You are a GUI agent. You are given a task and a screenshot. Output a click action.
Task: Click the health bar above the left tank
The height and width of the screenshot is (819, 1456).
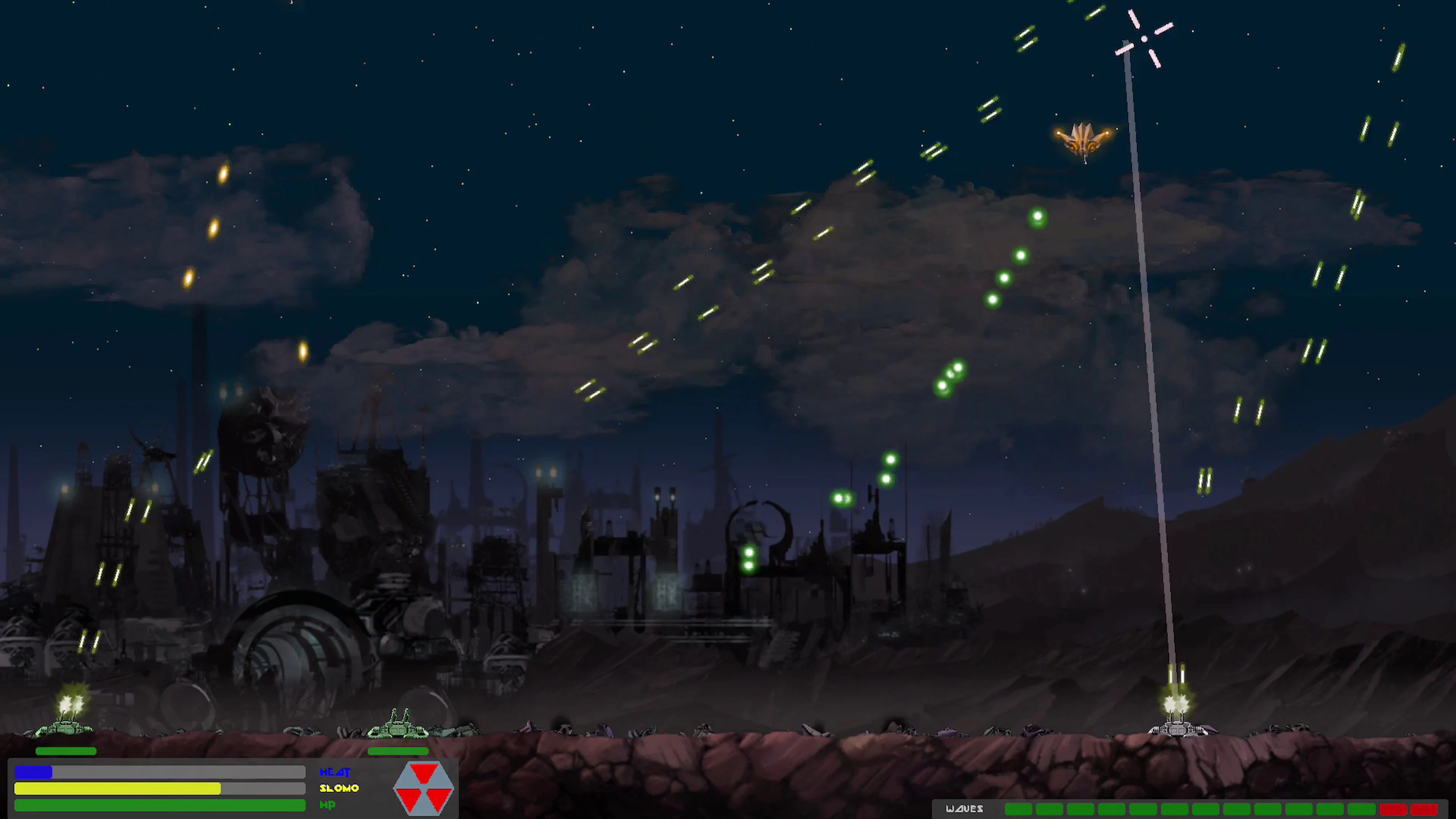click(x=66, y=751)
